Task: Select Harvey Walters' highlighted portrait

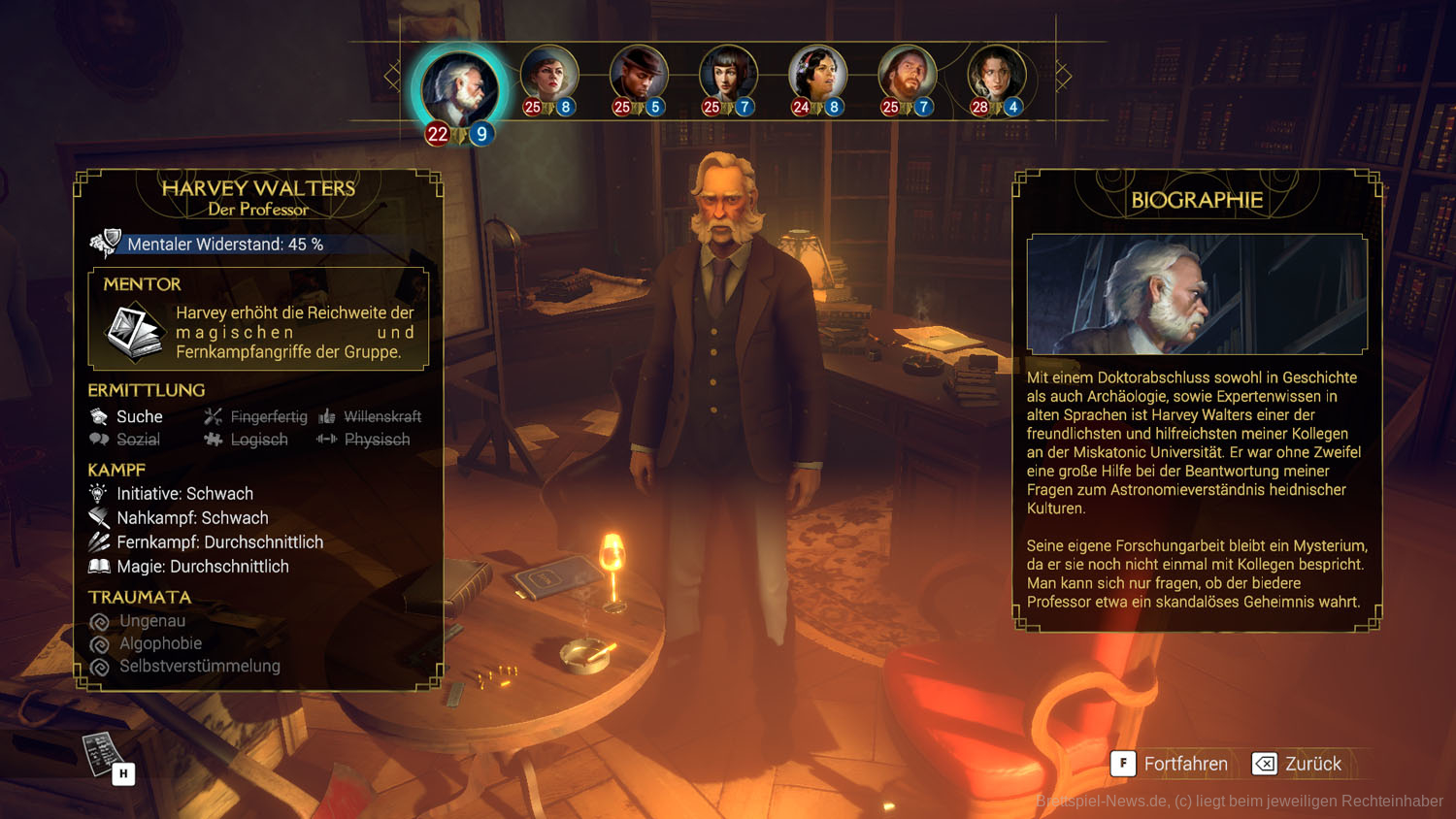Action: tap(459, 89)
